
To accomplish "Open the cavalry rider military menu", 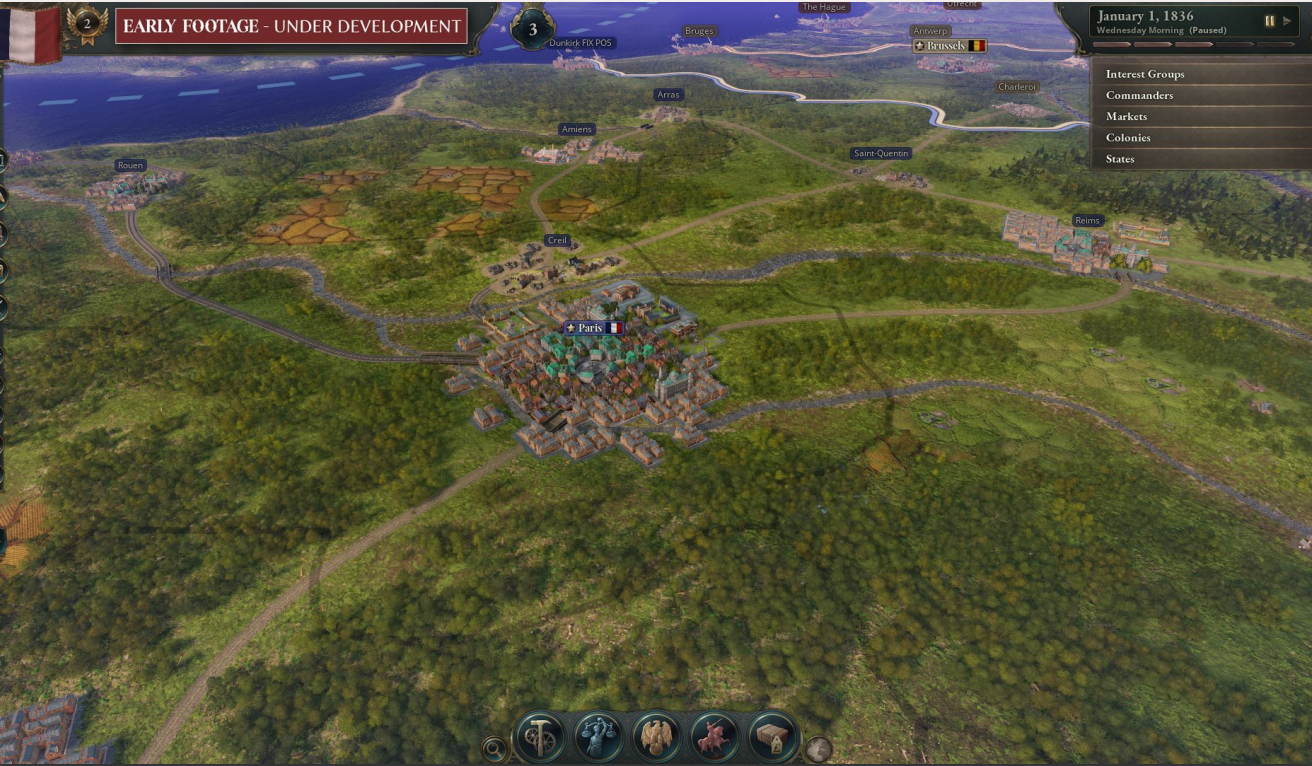I will tap(715, 738).
